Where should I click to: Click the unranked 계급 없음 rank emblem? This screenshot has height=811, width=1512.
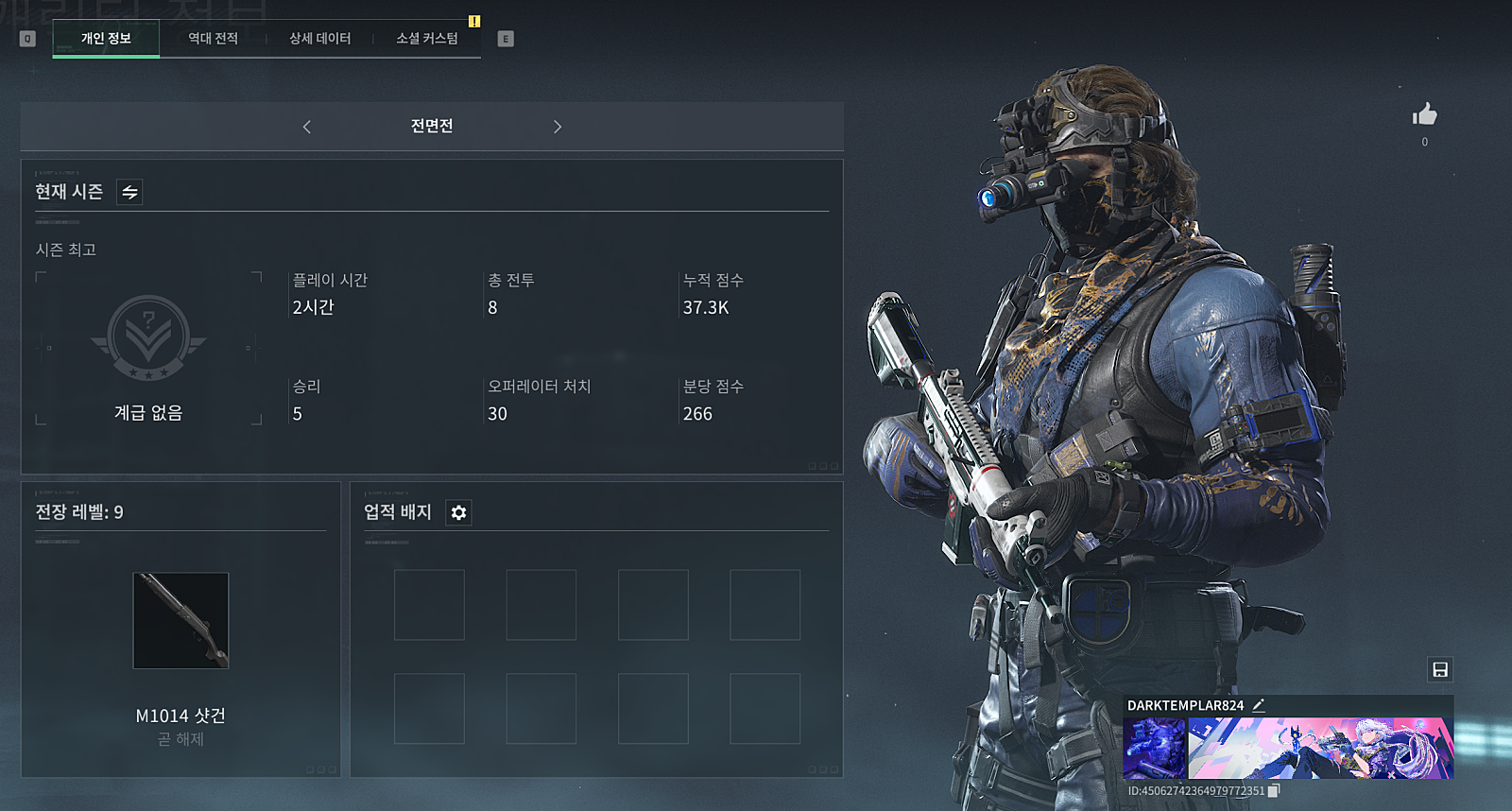pos(148,338)
